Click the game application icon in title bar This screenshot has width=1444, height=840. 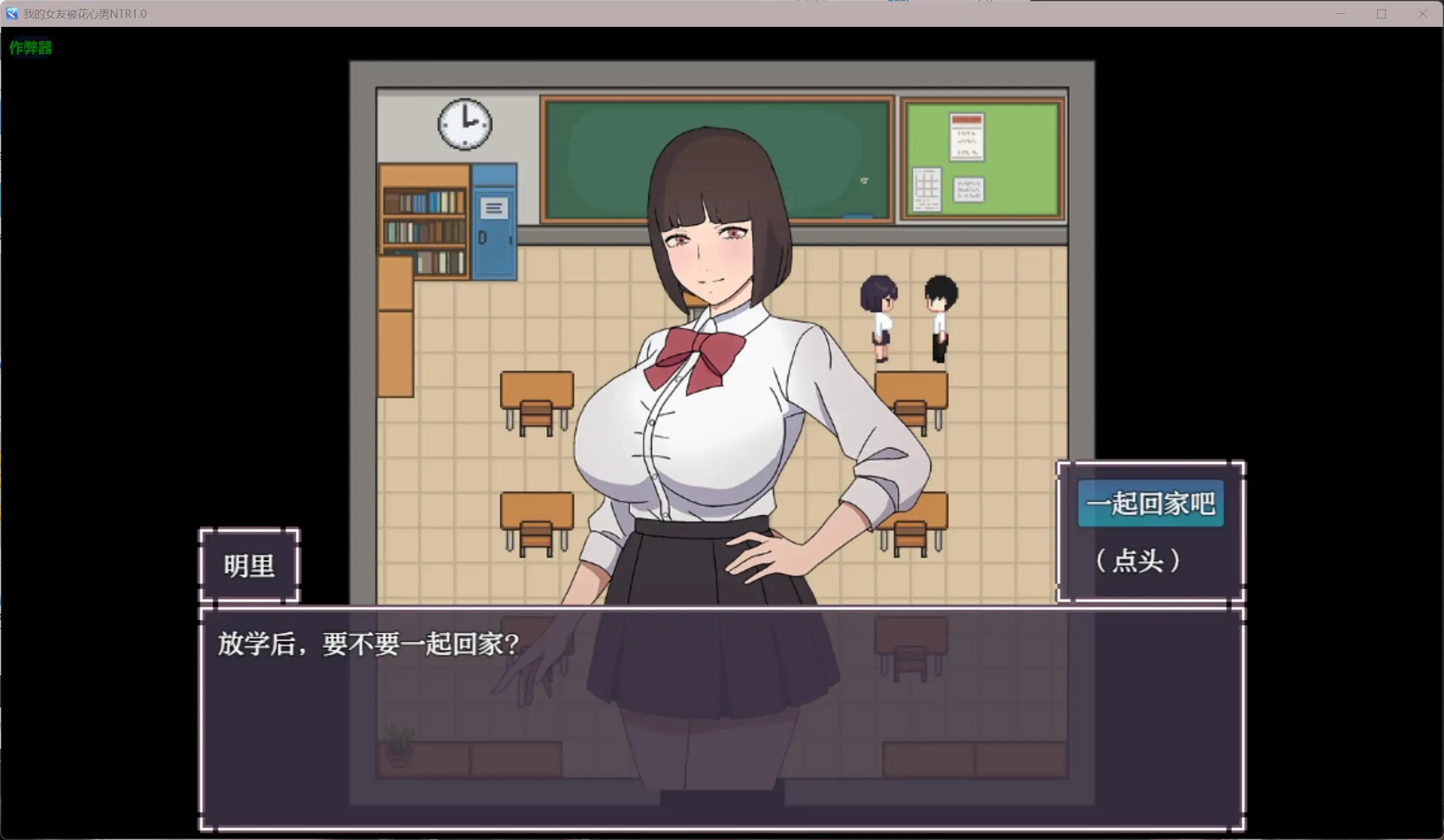pyautogui.click(x=11, y=14)
